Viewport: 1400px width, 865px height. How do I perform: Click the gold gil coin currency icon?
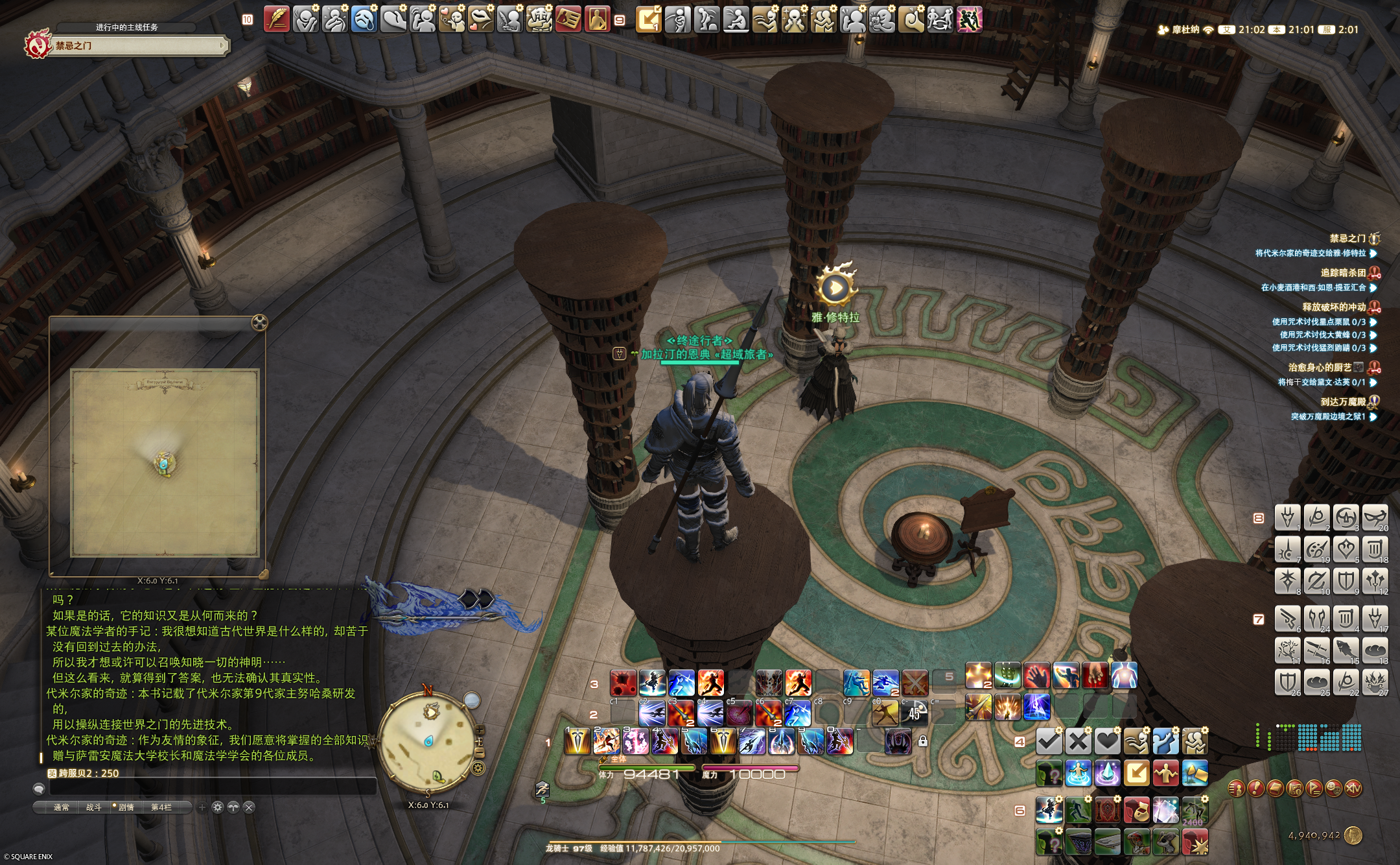[x=1353, y=835]
